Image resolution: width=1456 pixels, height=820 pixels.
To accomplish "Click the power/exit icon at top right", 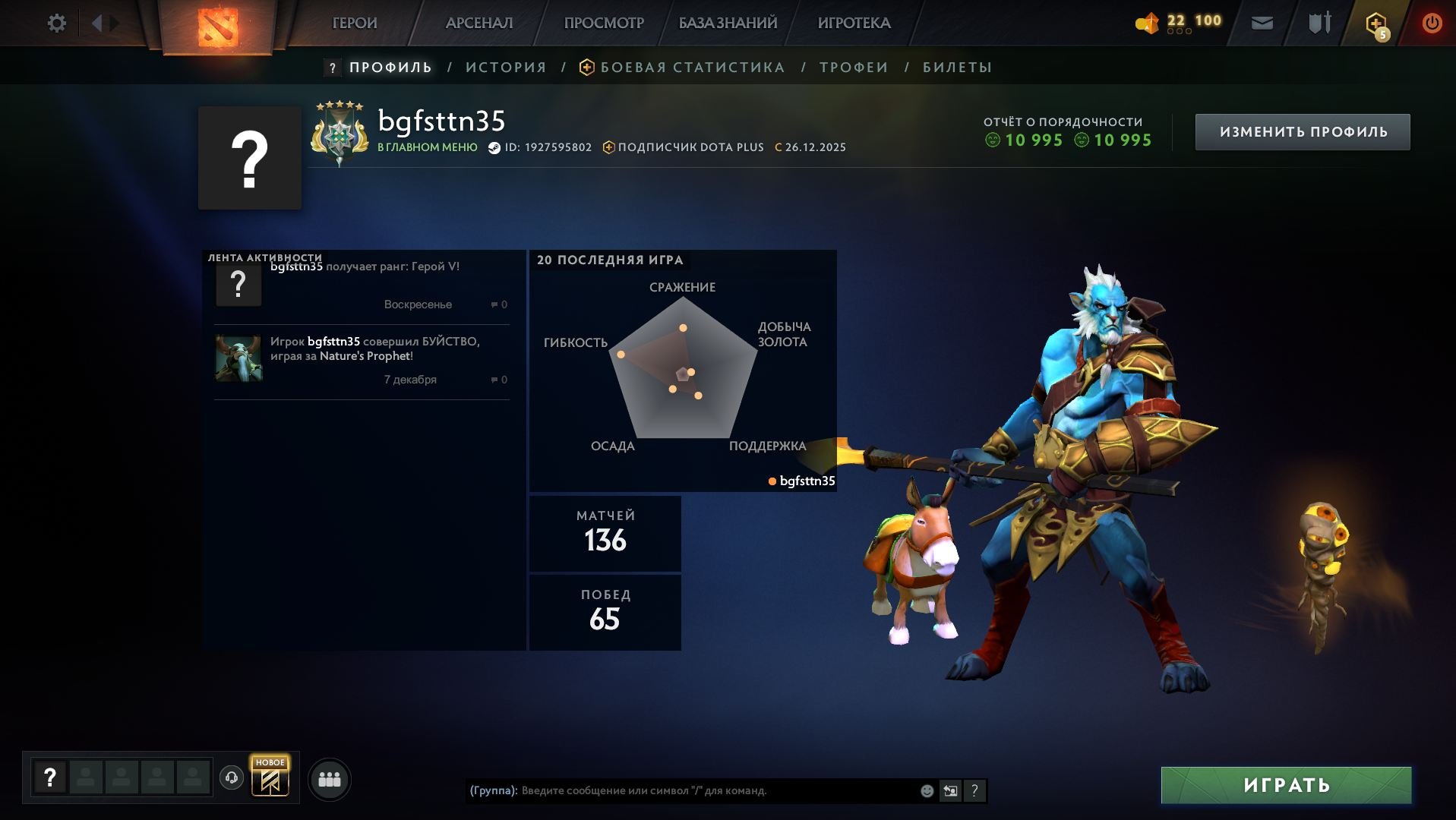I will coord(1431,23).
